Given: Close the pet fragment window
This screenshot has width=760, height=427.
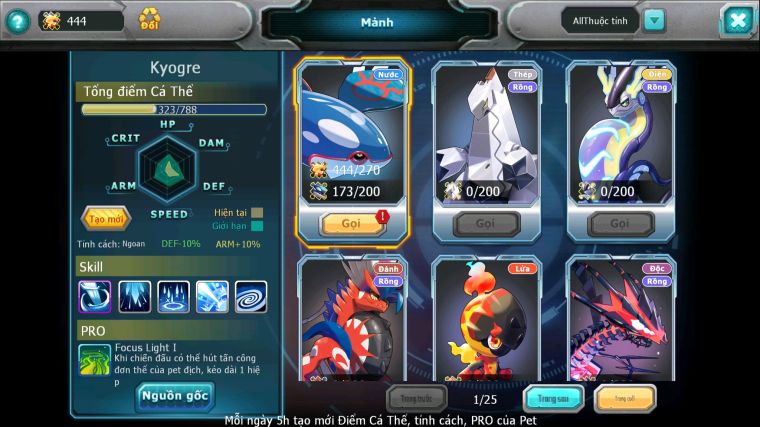Looking at the screenshot, I should [x=736, y=20].
